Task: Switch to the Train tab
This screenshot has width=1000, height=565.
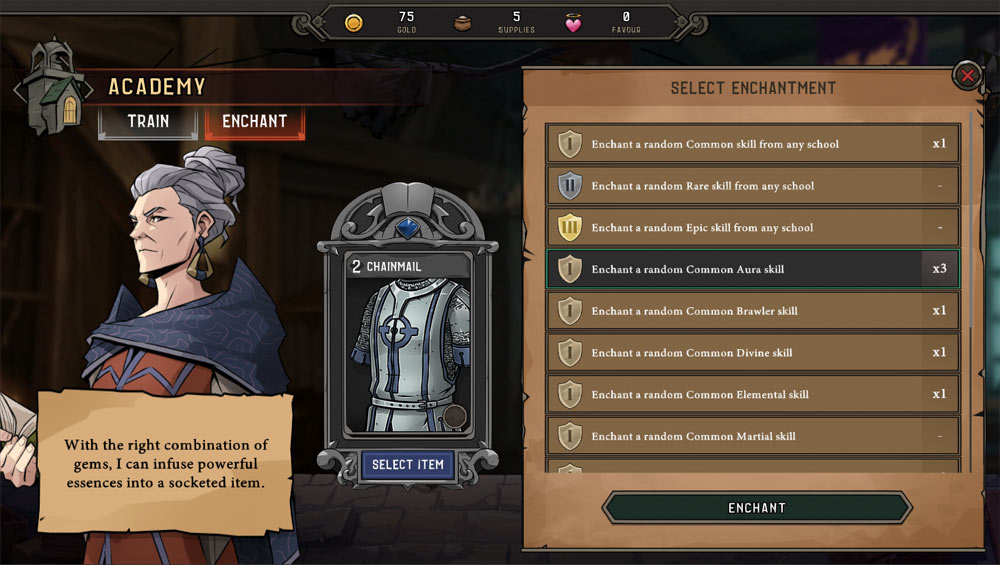Action: 148,122
